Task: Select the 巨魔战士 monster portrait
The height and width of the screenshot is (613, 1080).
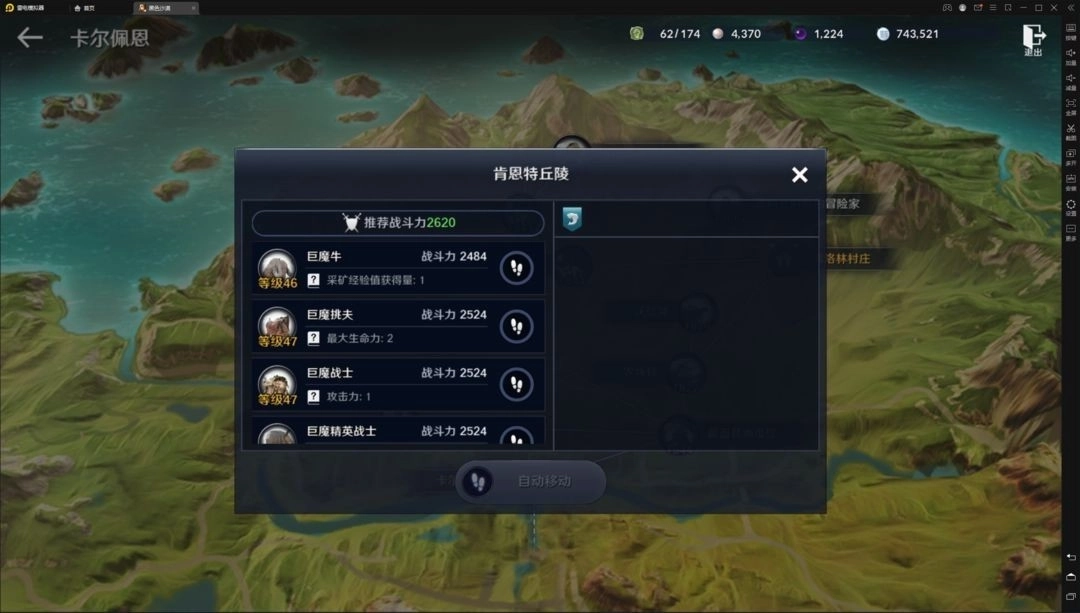Action: click(x=277, y=383)
